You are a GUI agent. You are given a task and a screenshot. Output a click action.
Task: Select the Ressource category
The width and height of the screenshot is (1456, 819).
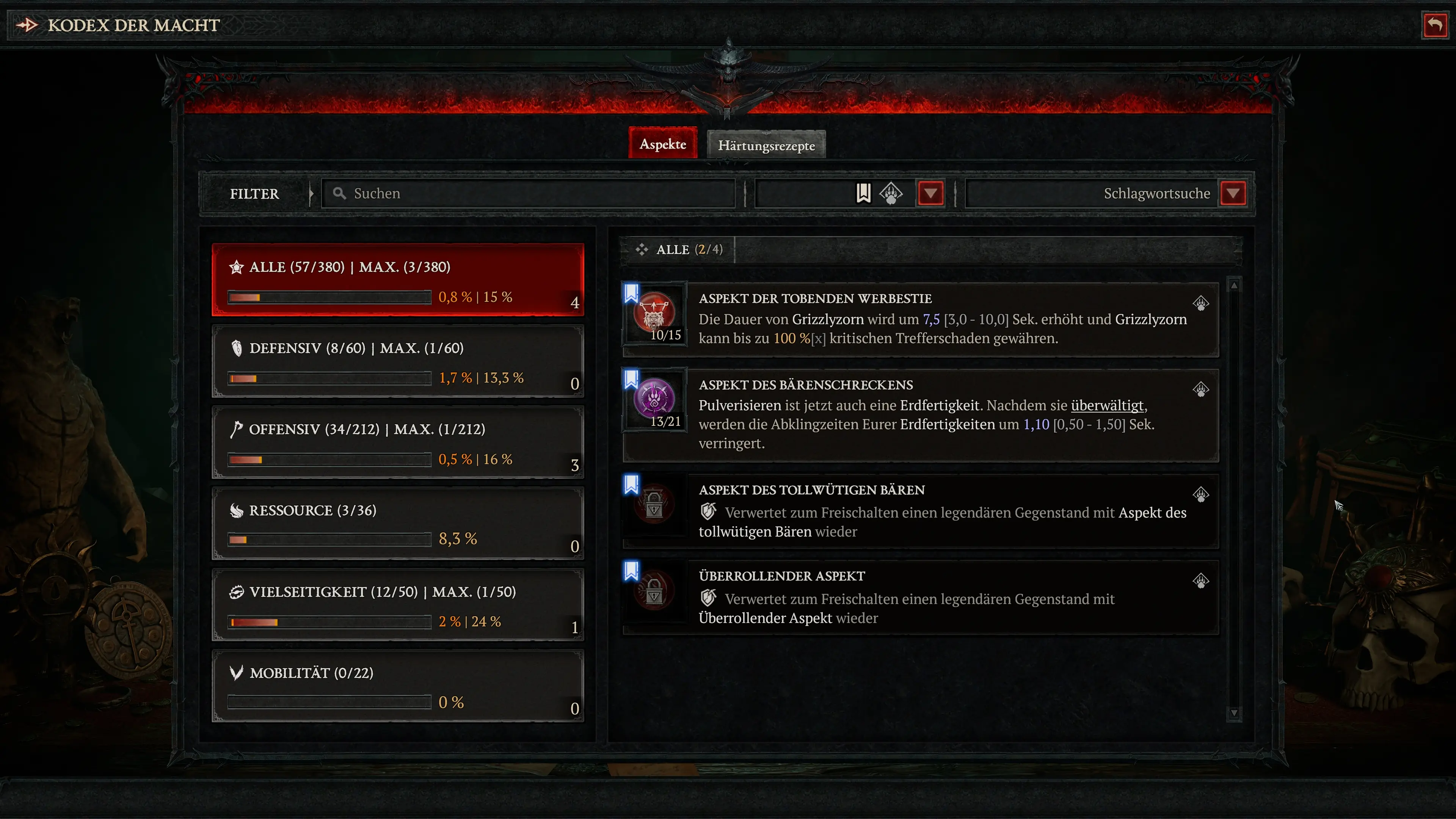click(395, 523)
